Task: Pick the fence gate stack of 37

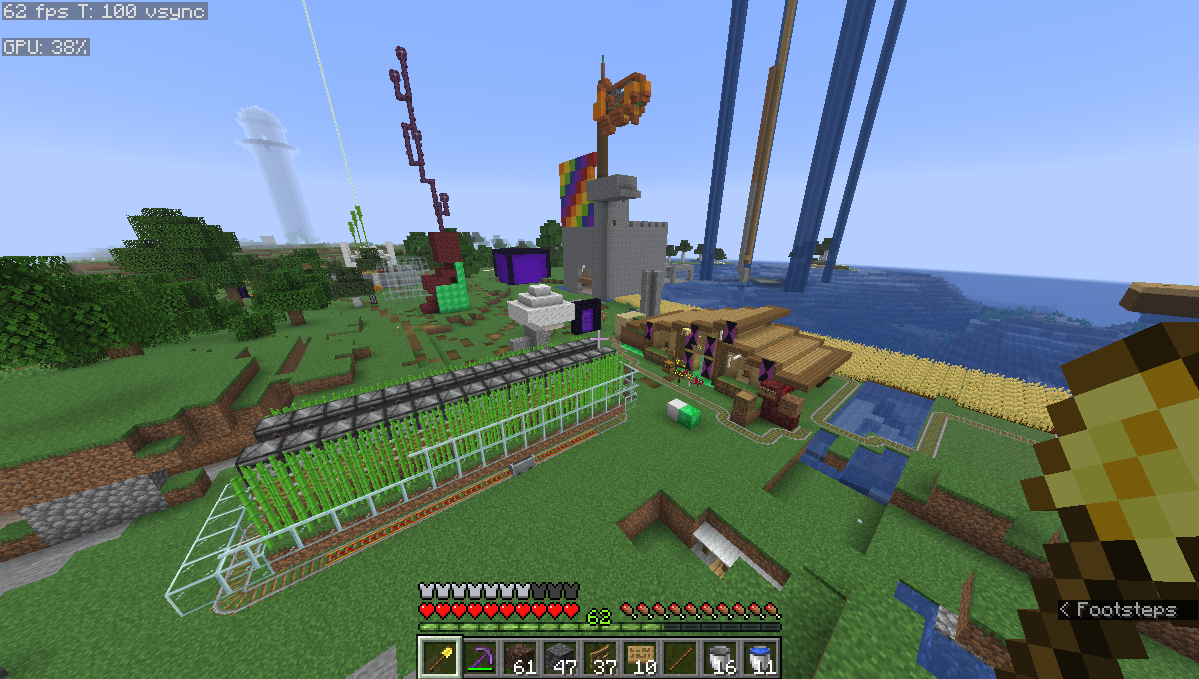Action: (x=600, y=657)
